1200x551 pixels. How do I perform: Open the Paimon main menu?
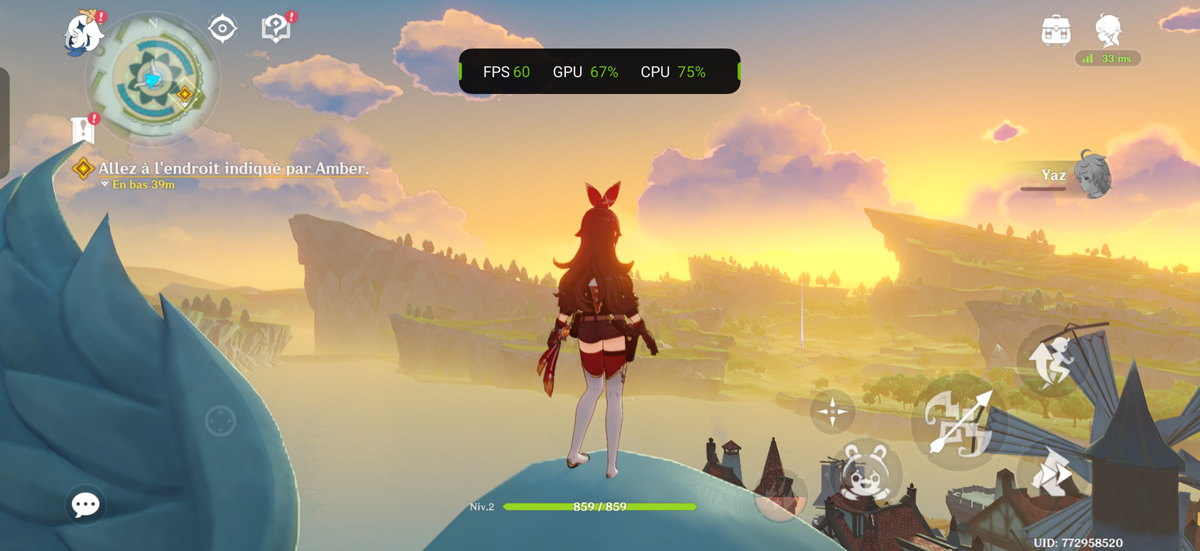pos(85,32)
